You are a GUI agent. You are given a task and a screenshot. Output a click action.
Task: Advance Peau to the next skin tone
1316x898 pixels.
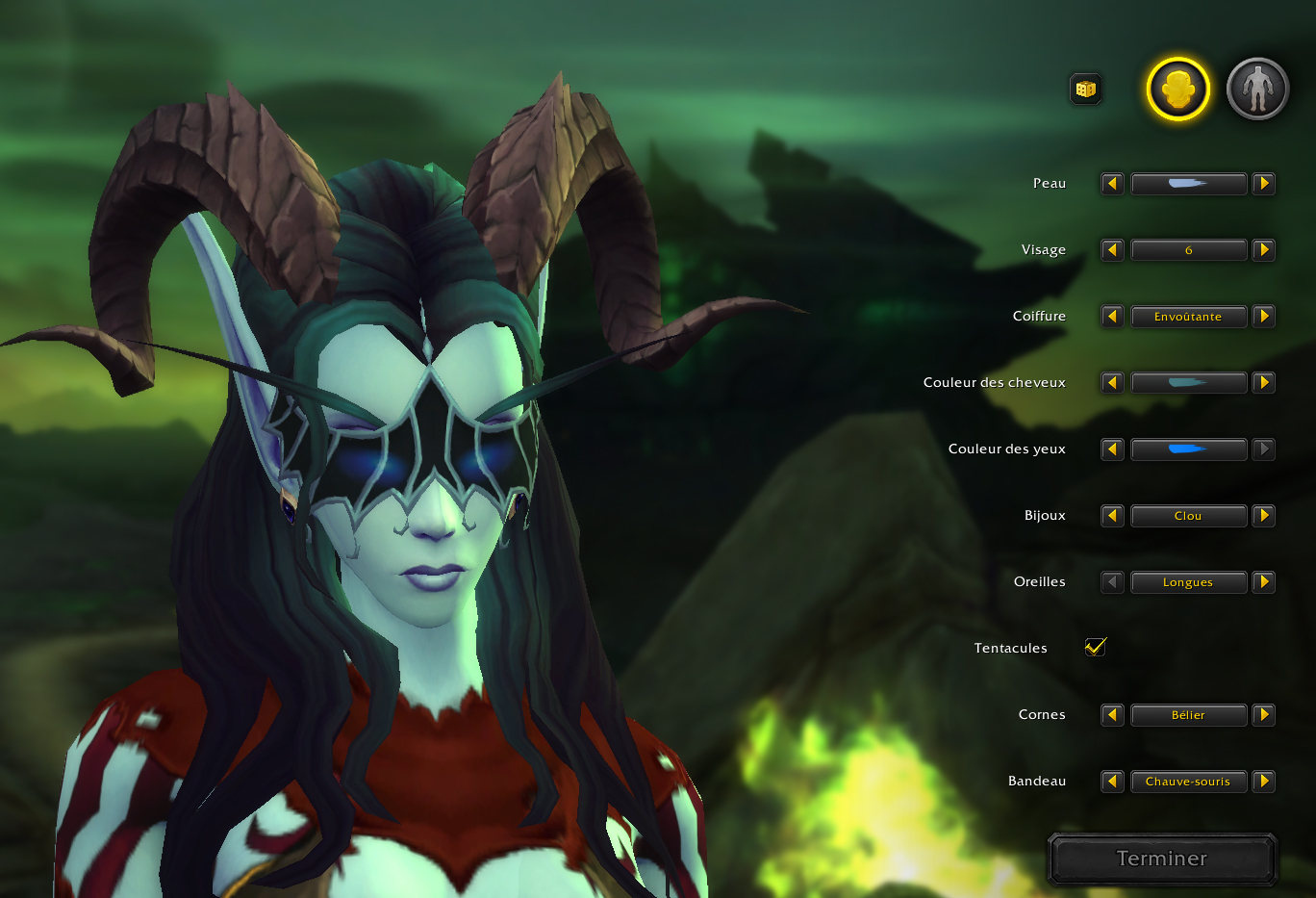click(1263, 183)
